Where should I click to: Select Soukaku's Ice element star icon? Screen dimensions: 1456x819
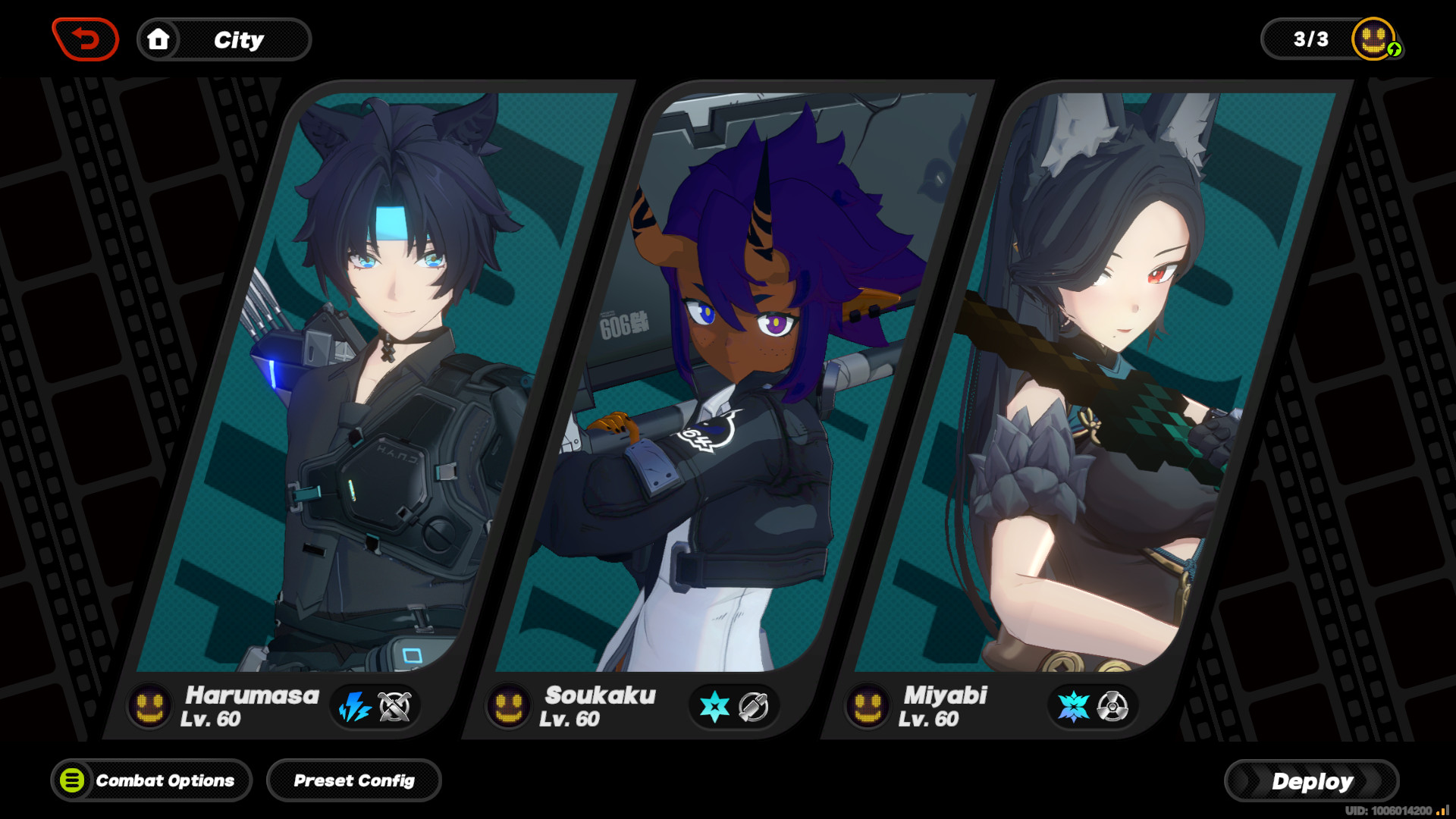(714, 707)
